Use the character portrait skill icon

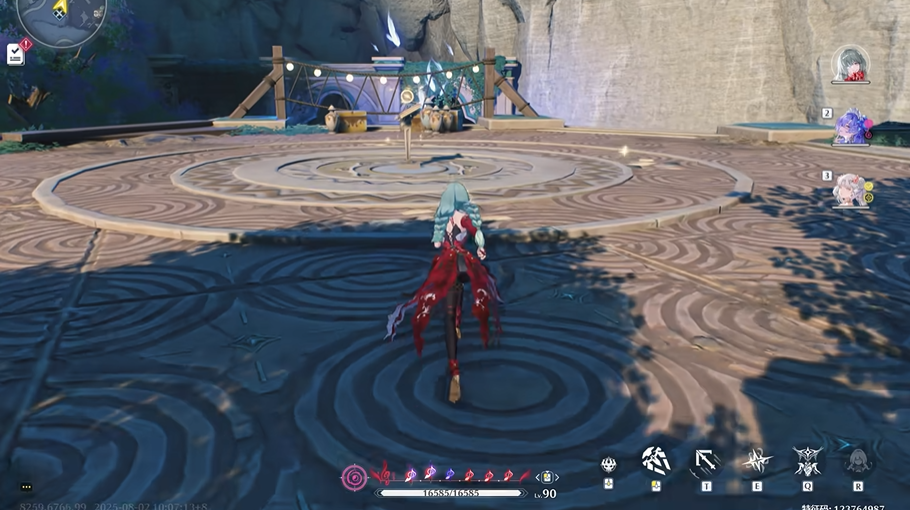point(857,461)
